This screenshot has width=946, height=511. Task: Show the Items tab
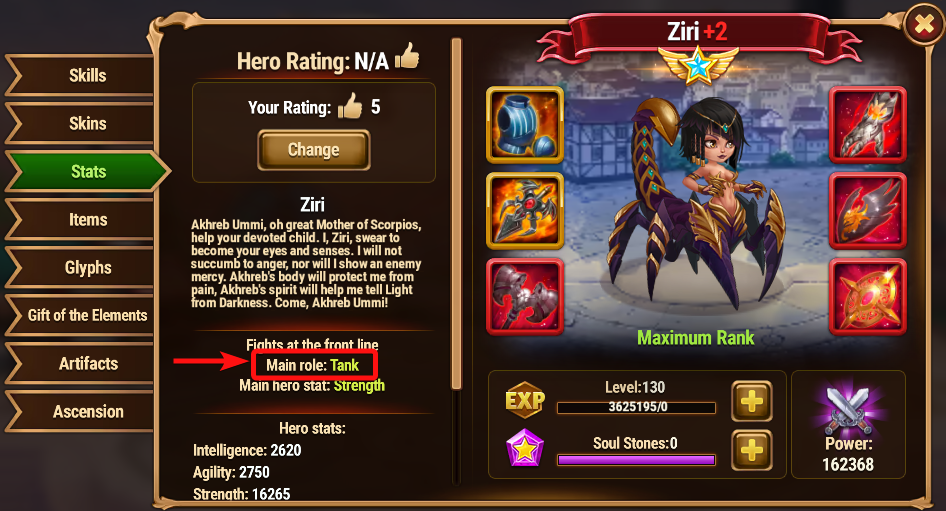[87, 220]
